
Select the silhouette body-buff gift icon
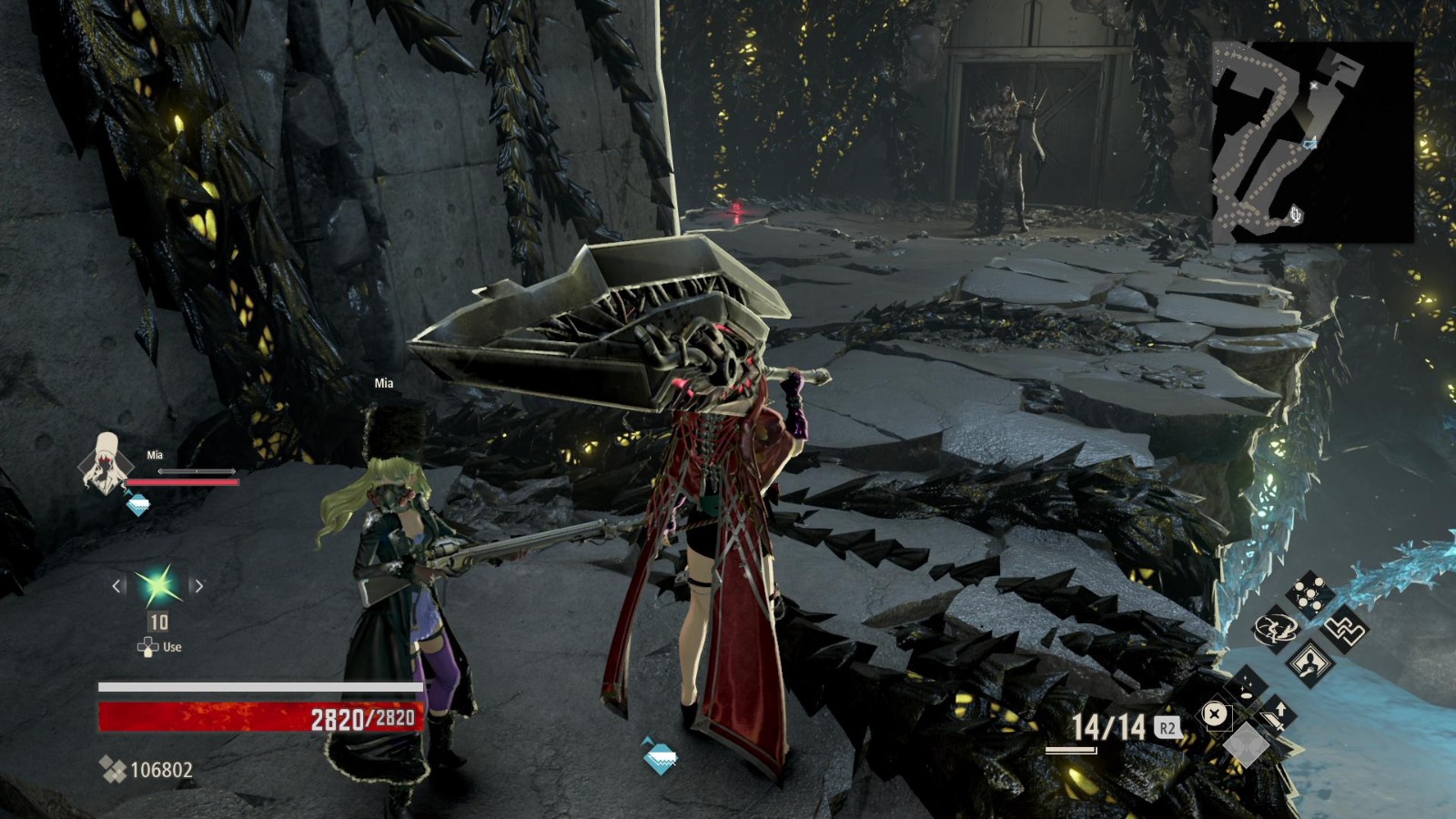pyautogui.click(x=1310, y=662)
